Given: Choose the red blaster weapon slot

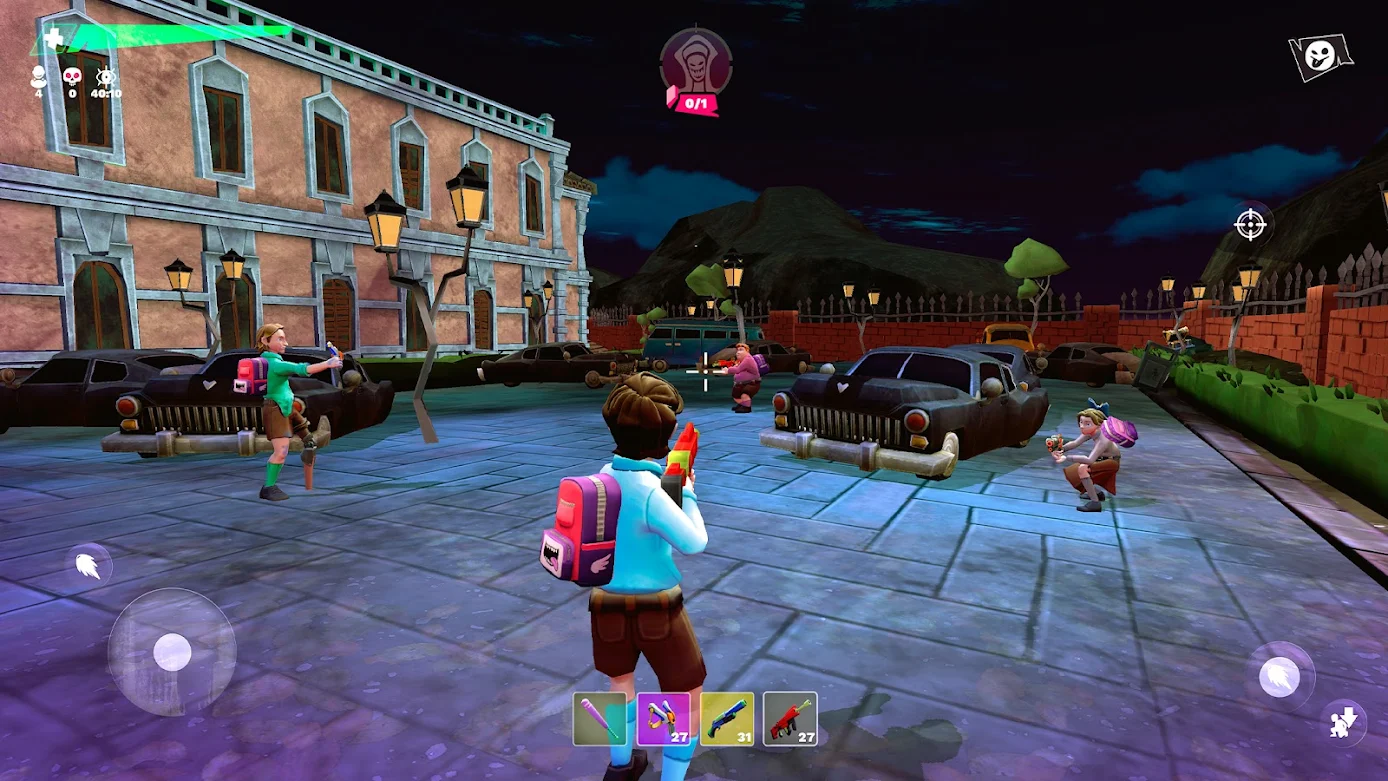Looking at the screenshot, I should (x=790, y=719).
